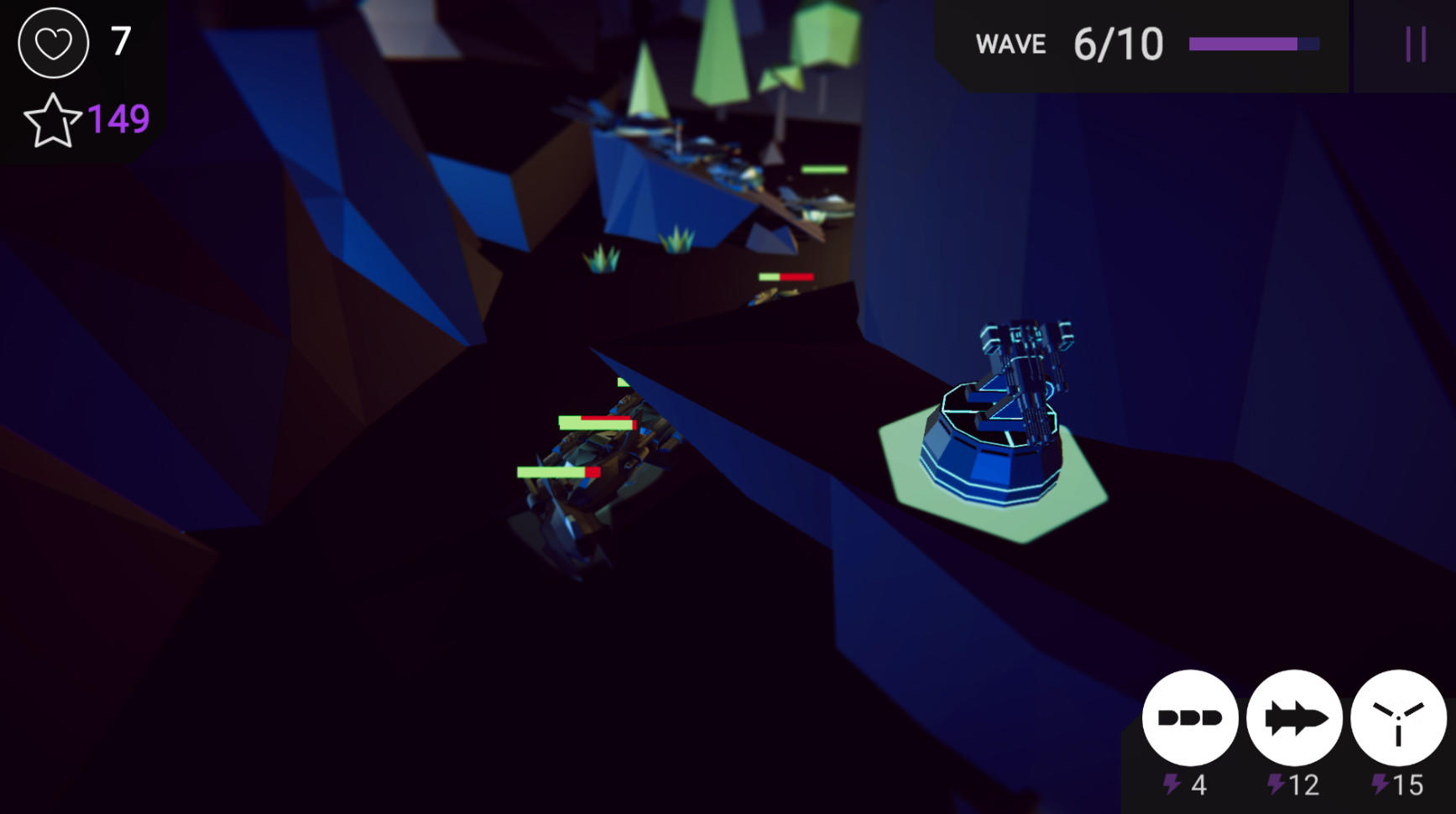Image resolution: width=1456 pixels, height=814 pixels.
Task: Click the 149 star total
Action: (117, 120)
